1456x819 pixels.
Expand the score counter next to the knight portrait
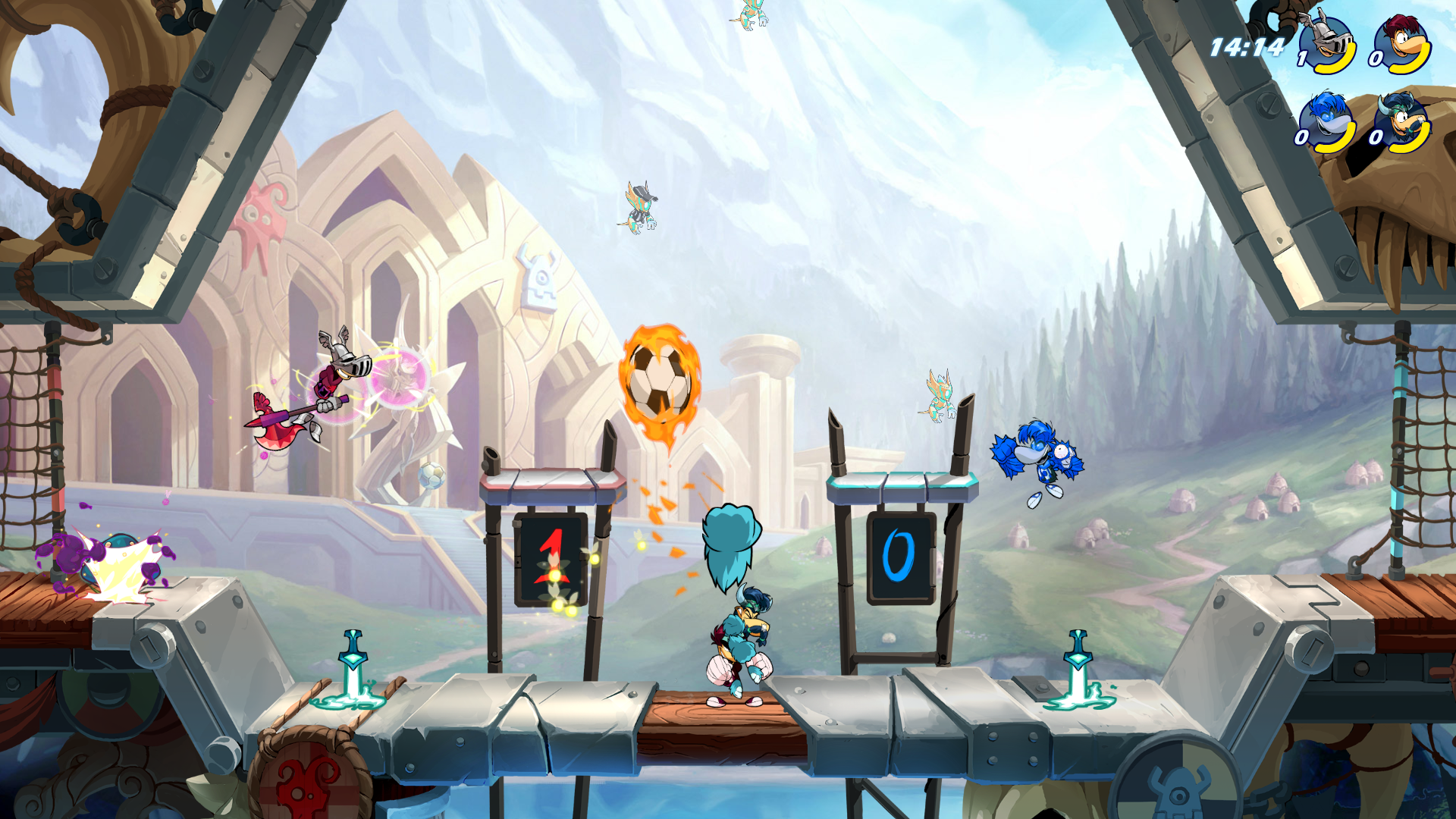pyautogui.click(x=1301, y=57)
